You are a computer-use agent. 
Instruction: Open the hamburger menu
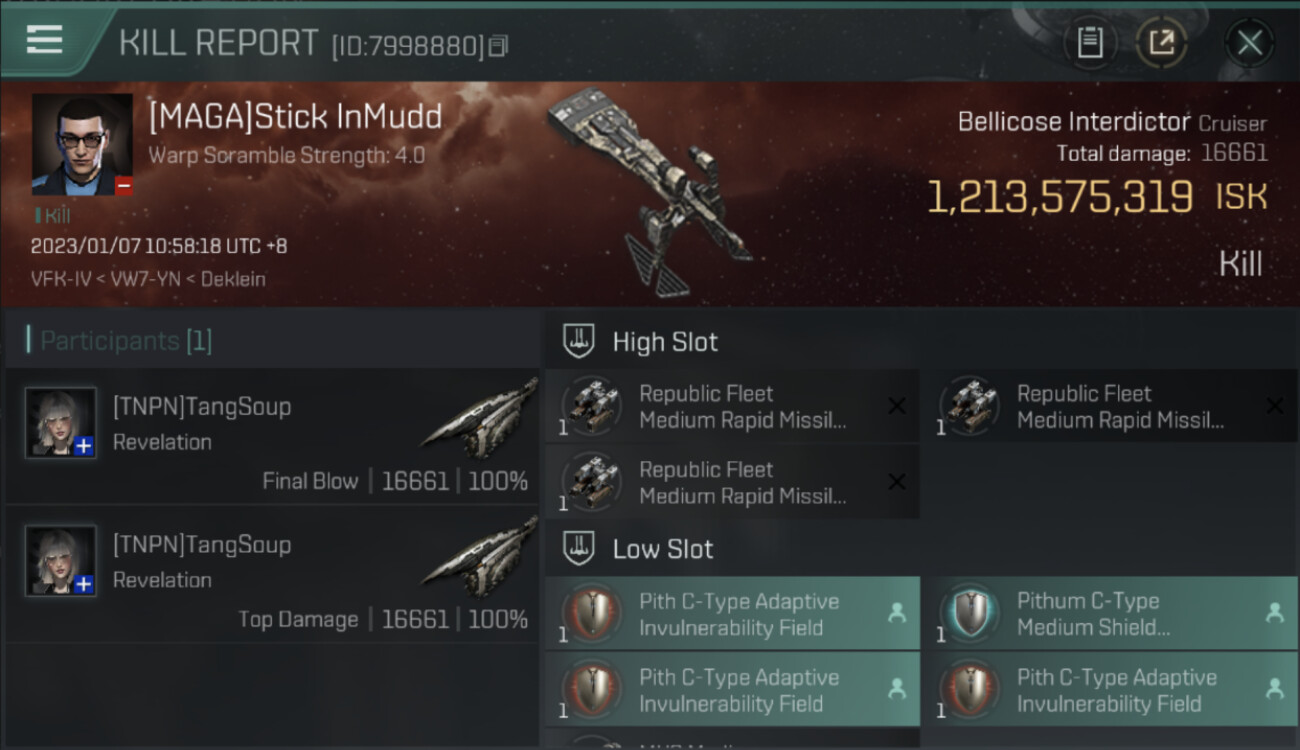(x=45, y=40)
